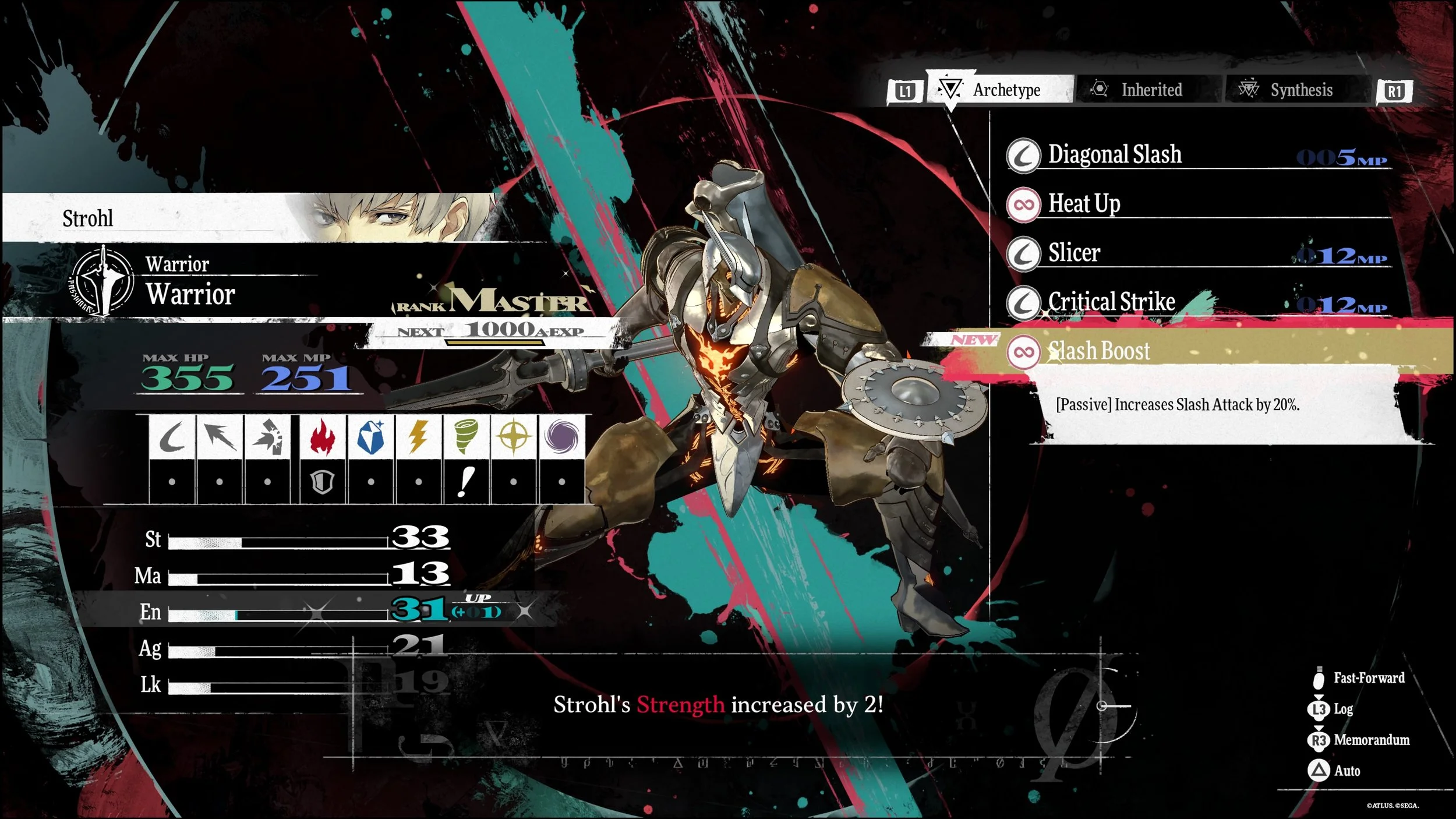Select the Heat Up passive skill
This screenshot has height=819, width=1456.
1084,204
